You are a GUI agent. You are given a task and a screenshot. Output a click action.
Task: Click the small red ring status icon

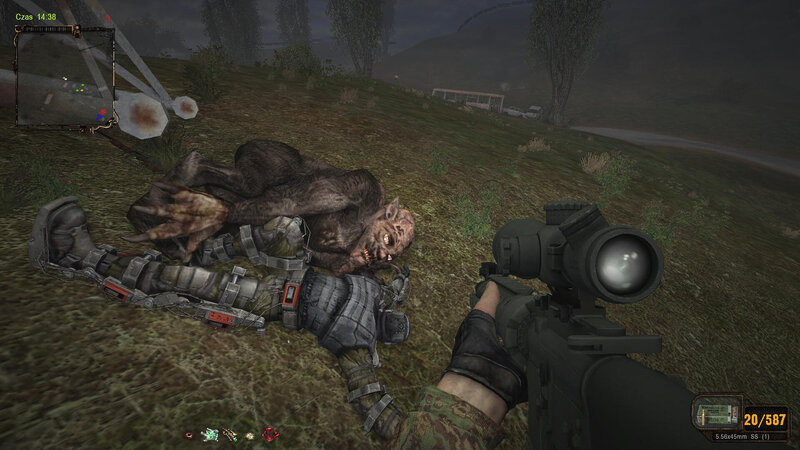188,434
